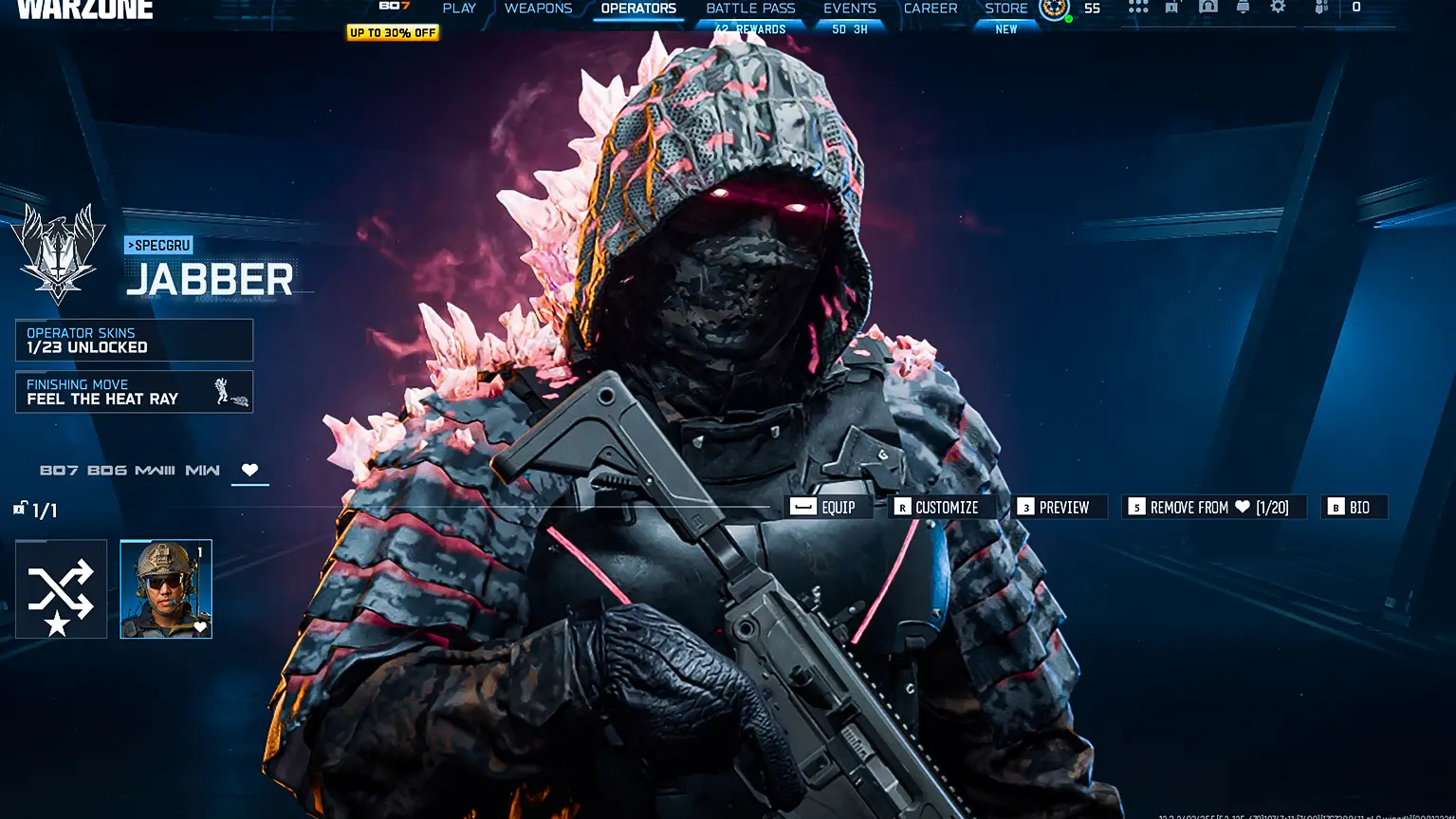Select the random operator shuffle tile

point(61,588)
